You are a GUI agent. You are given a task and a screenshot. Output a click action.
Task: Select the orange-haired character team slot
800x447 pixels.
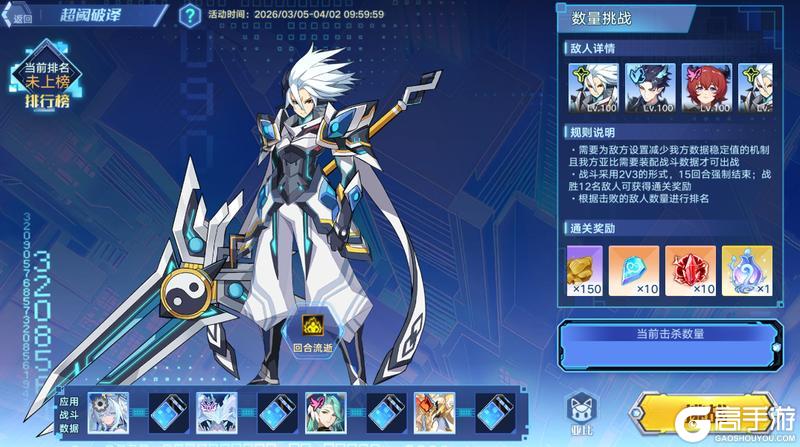(x=435, y=410)
